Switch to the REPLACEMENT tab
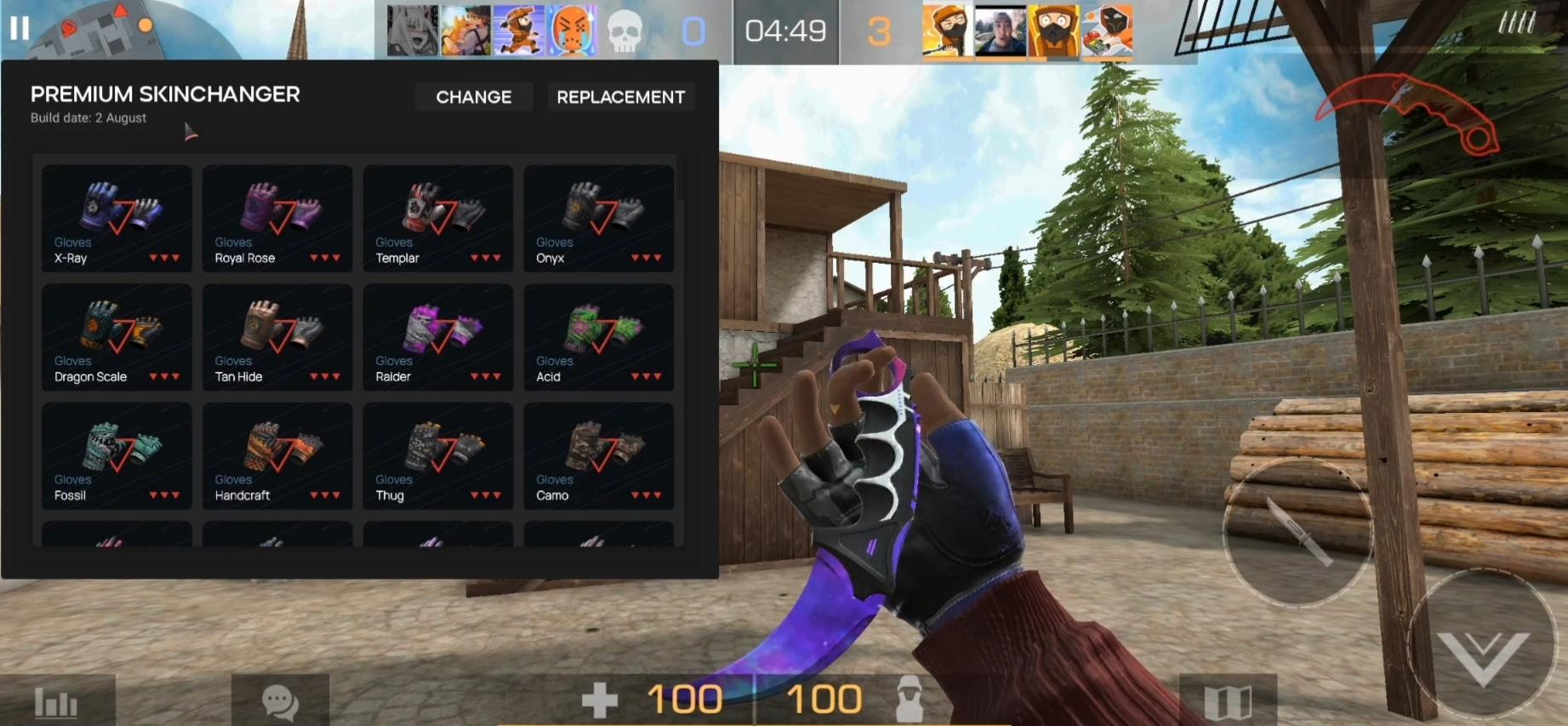Viewport: 1568px width, 726px height. click(621, 96)
